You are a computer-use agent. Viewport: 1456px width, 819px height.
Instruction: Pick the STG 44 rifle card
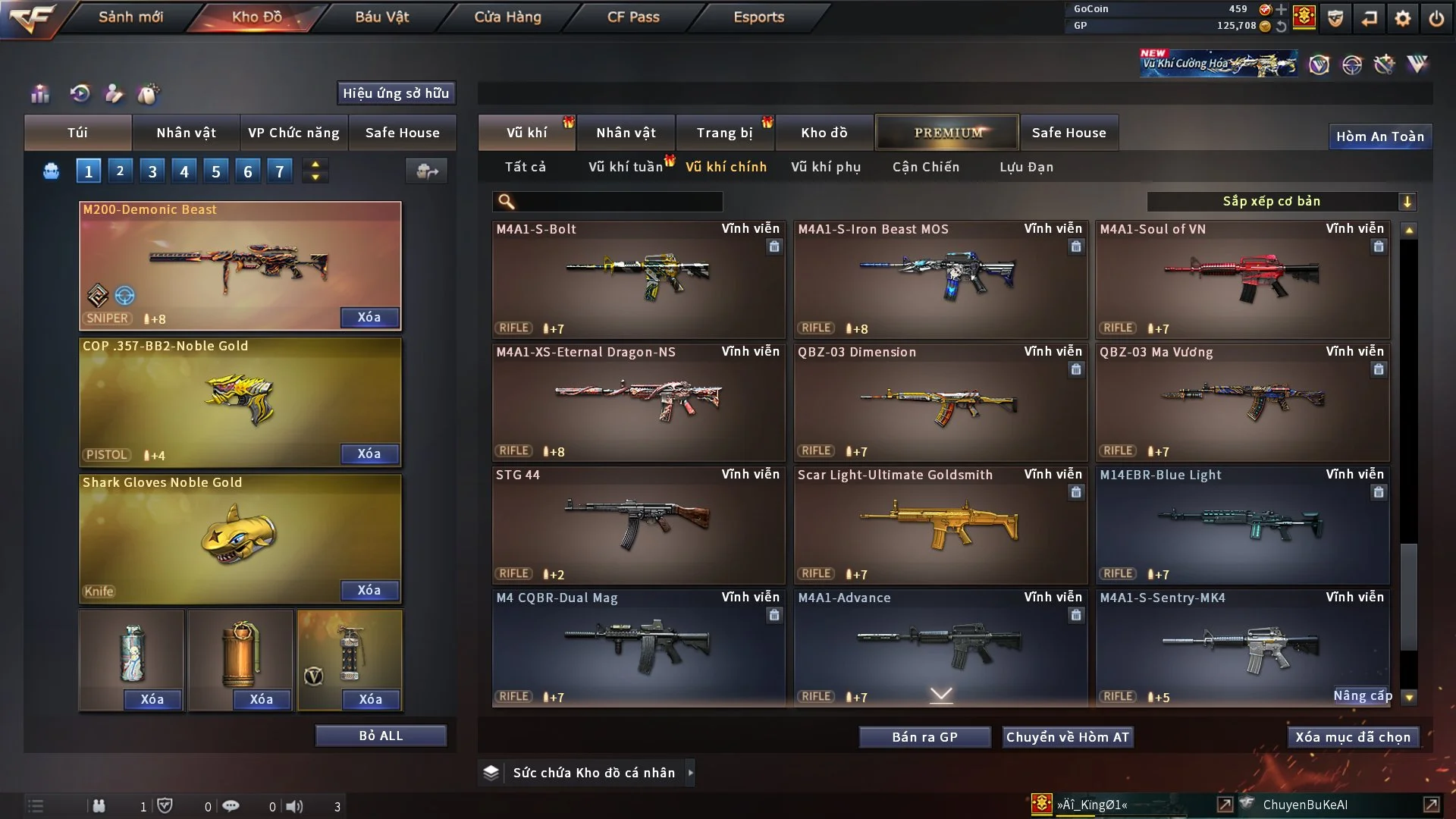[638, 525]
